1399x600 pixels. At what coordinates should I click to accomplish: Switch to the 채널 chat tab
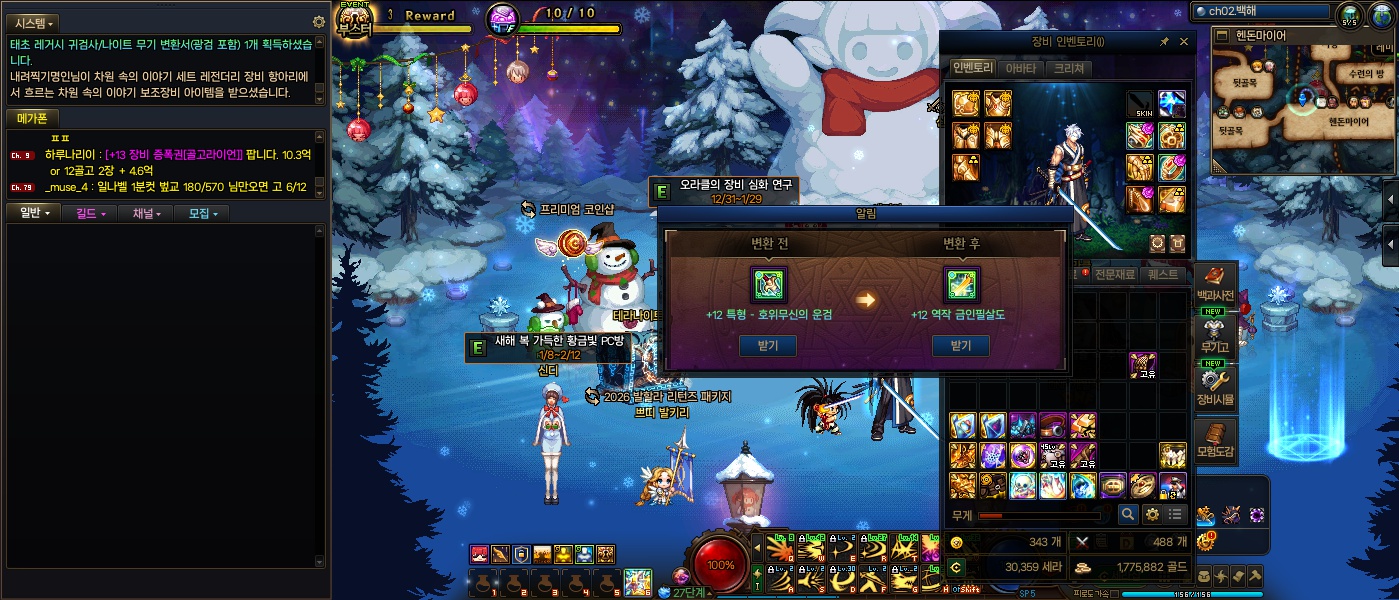(146, 213)
